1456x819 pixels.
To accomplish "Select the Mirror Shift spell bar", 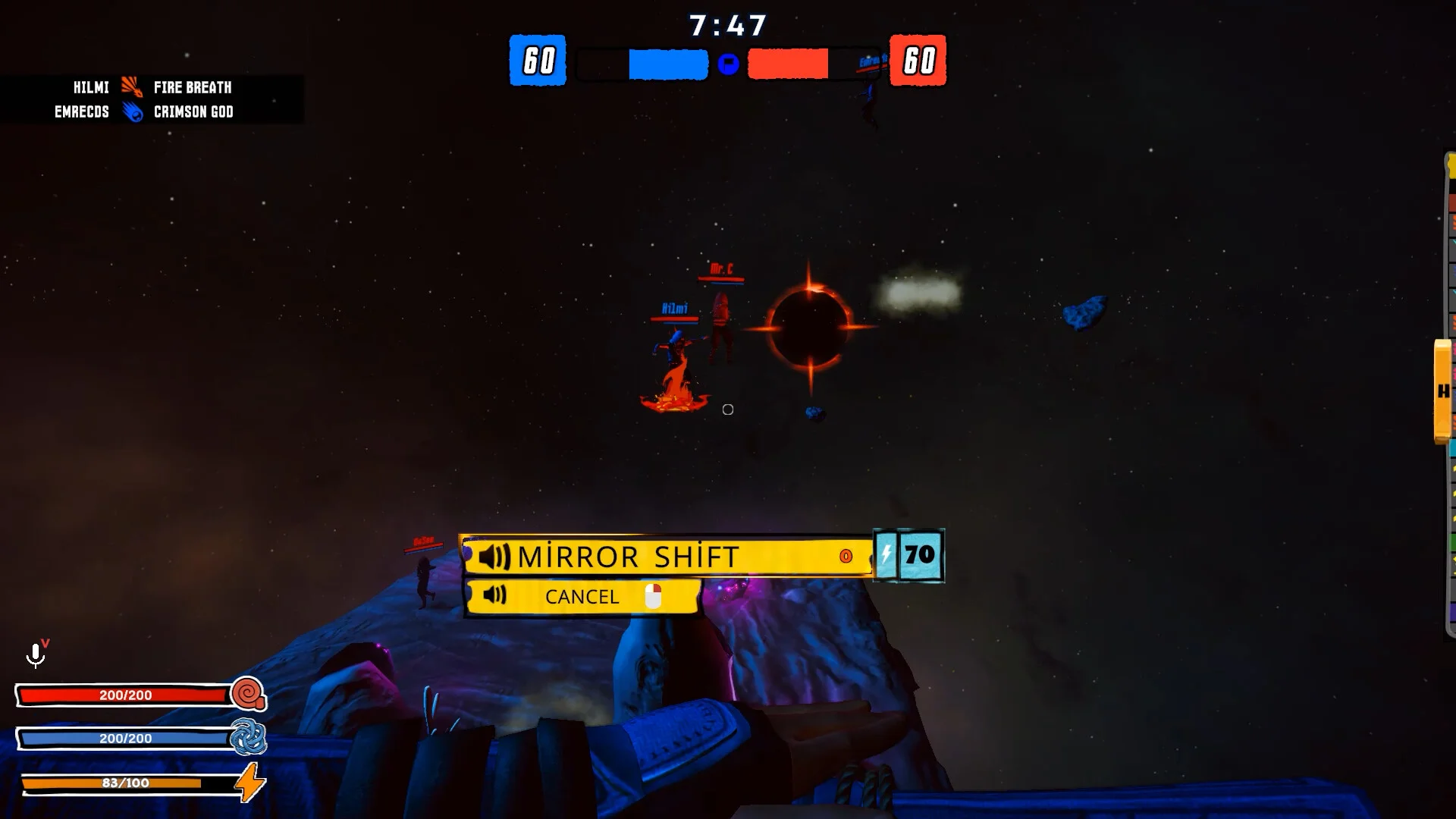I will pos(667,557).
